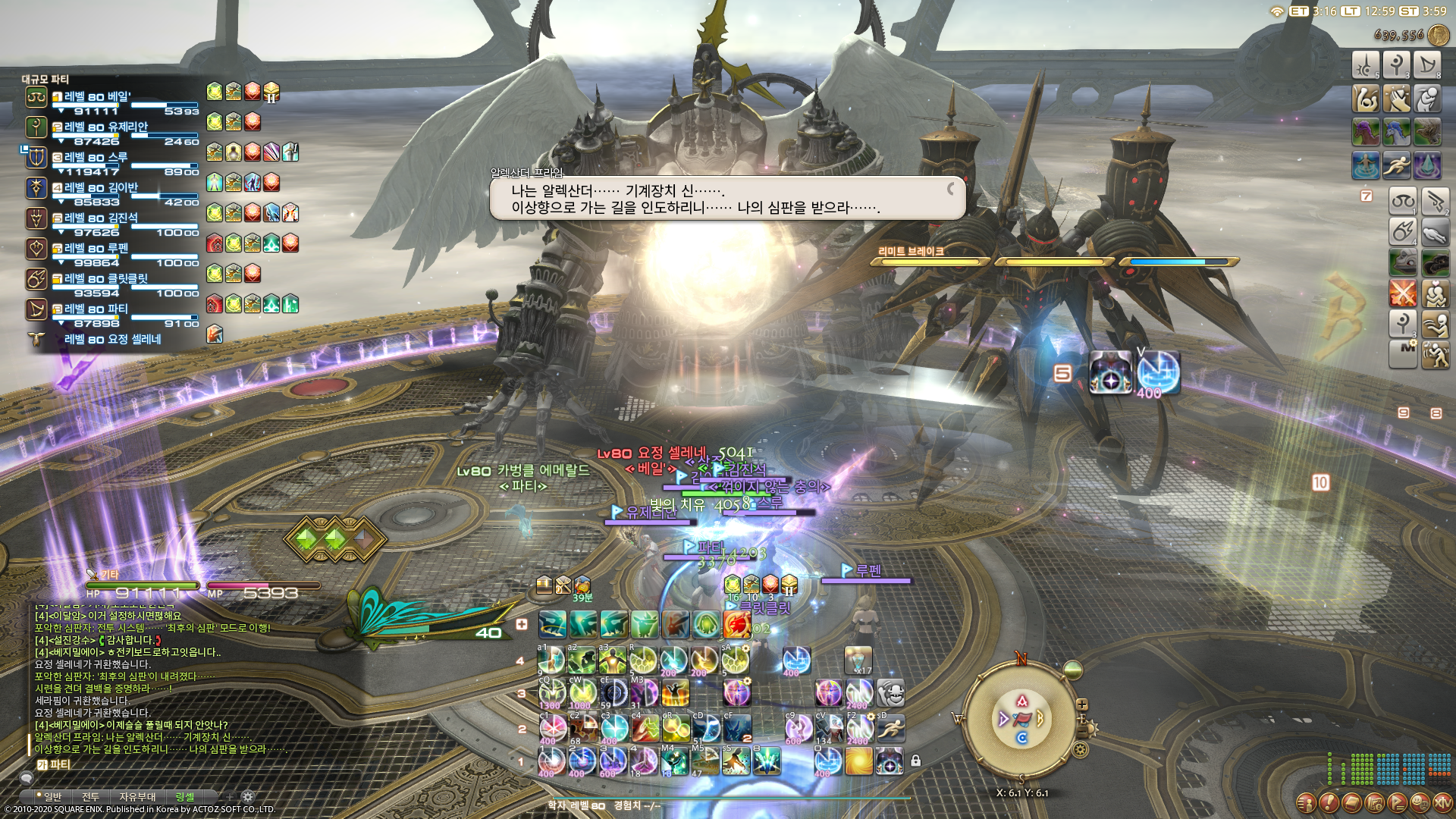The width and height of the screenshot is (1456, 819).
Task: Open the character menu icon
Action: tap(1306, 802)
